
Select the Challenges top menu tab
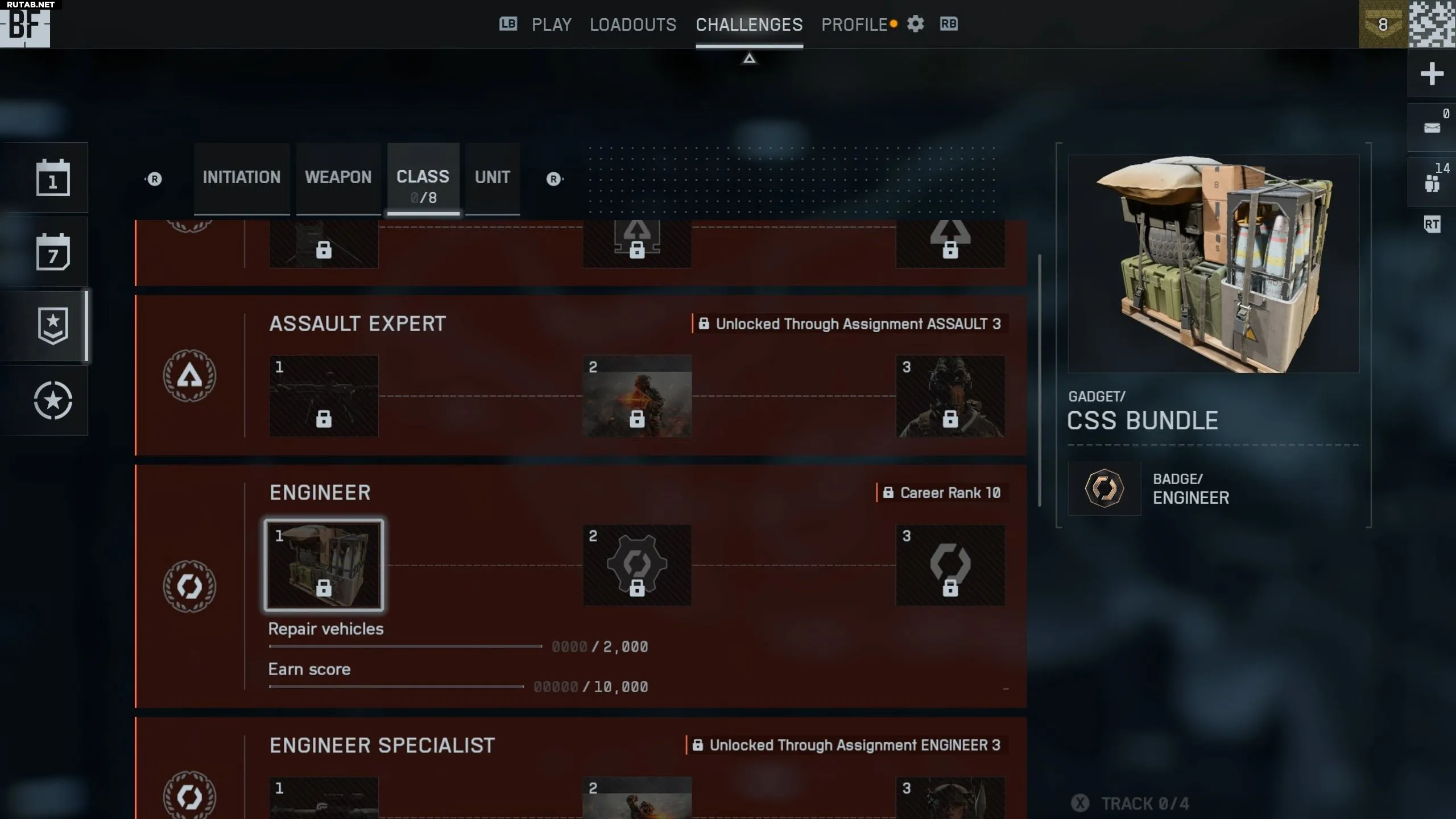point(749,24)
